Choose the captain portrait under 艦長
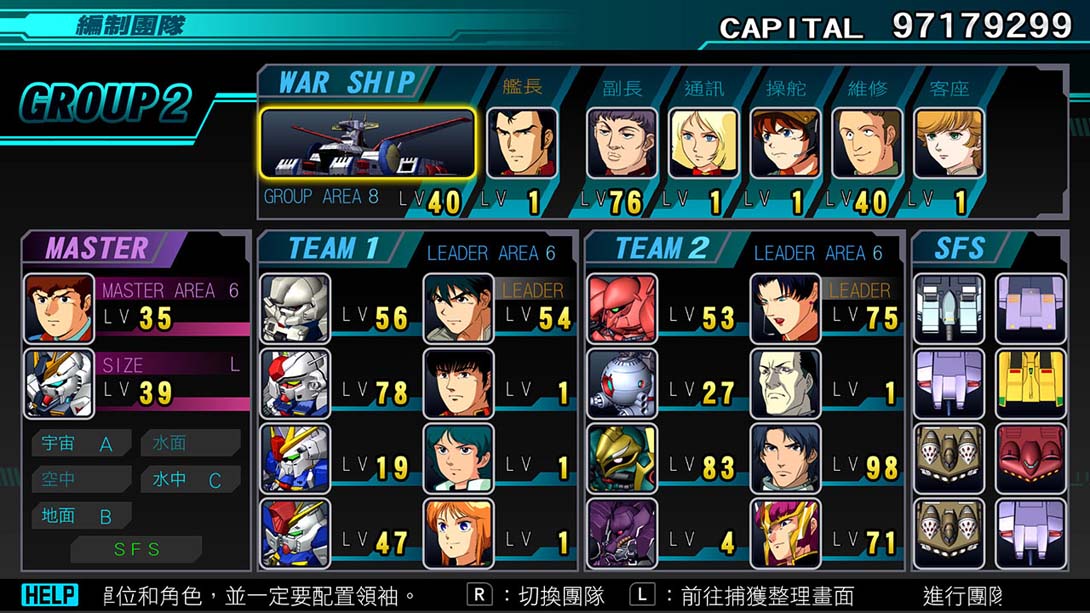This screenshot has height=613, width=1090. click(521, 143)
